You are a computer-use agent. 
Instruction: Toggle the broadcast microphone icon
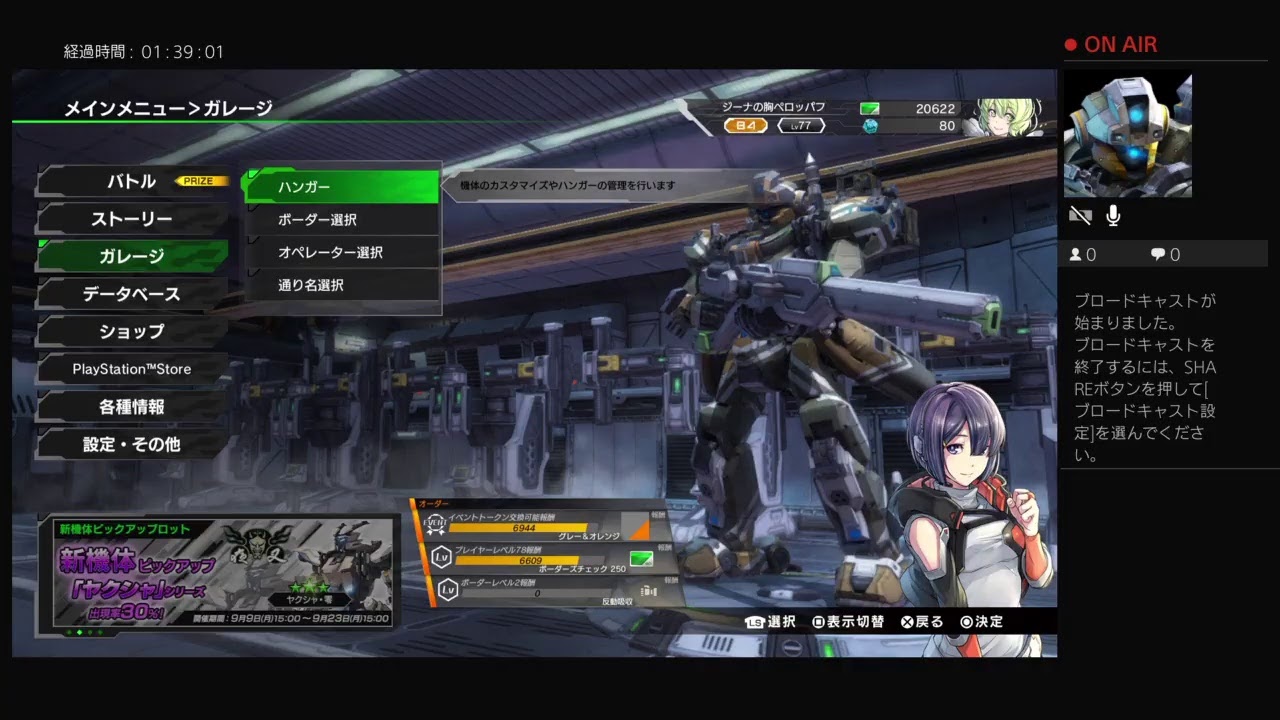coord(1113,216)
